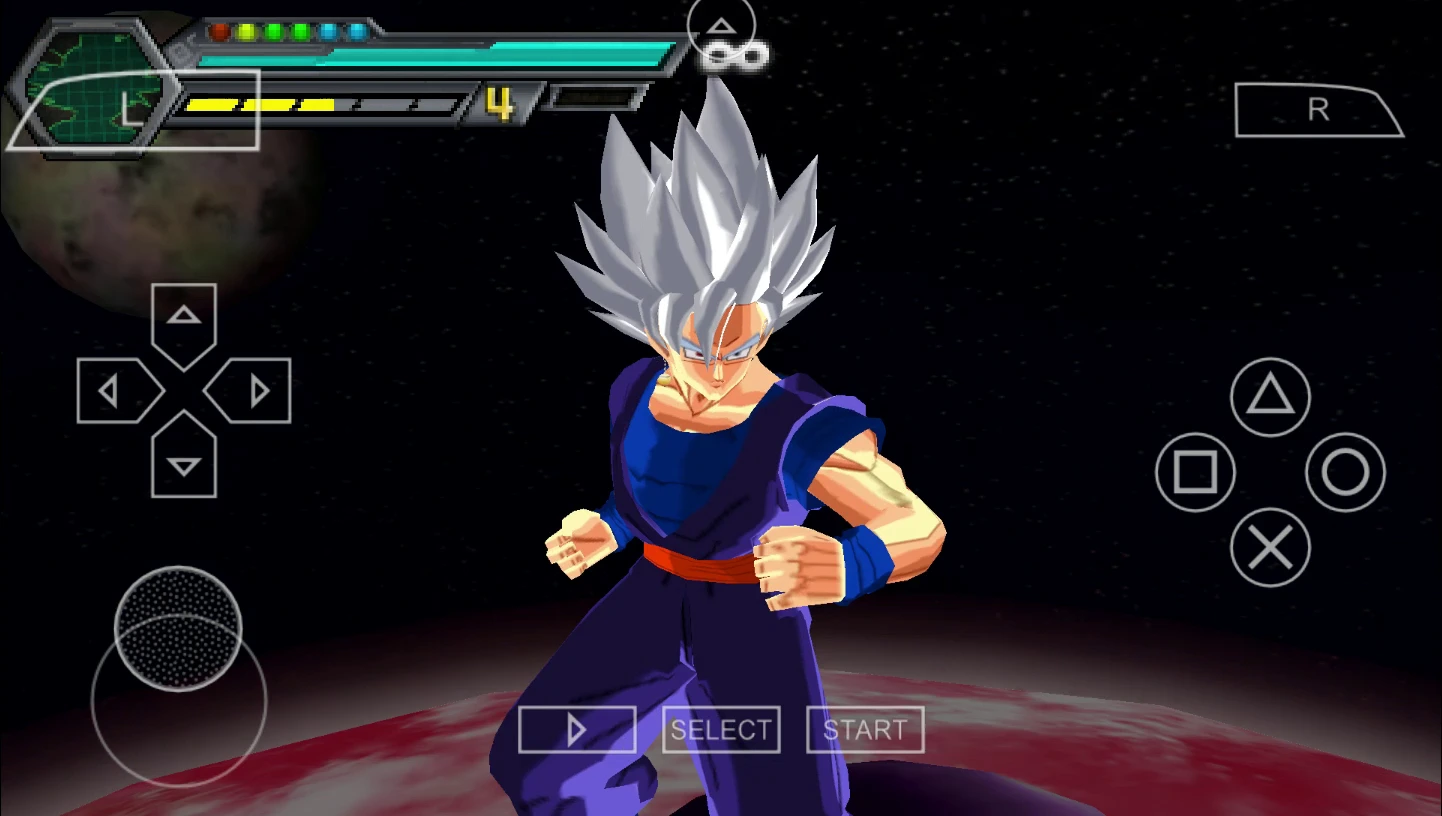Open the emulator menu with the top arrow

click(x=721, y=27)
